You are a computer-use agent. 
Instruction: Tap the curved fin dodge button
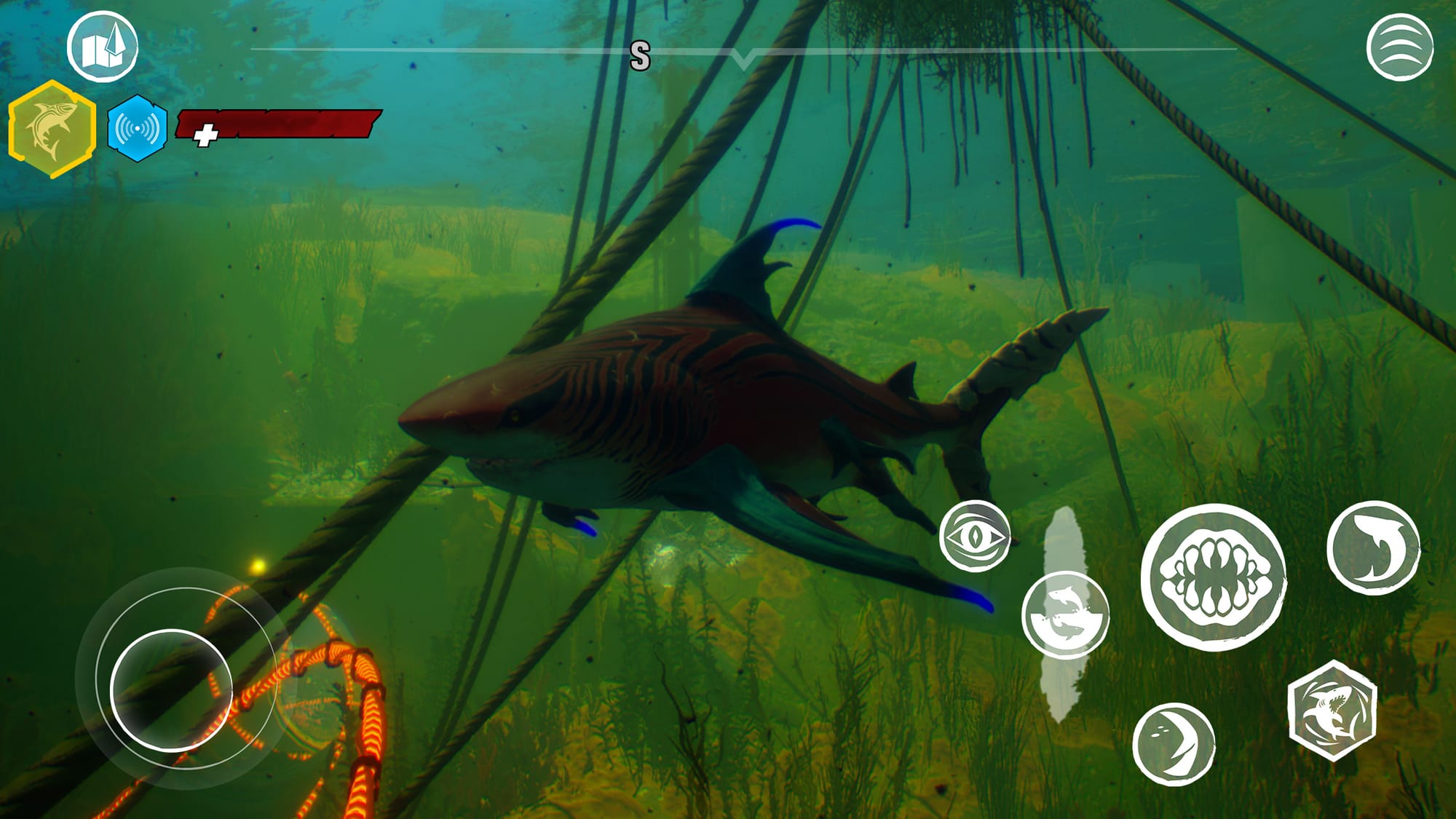click(x=1174, y=744)
